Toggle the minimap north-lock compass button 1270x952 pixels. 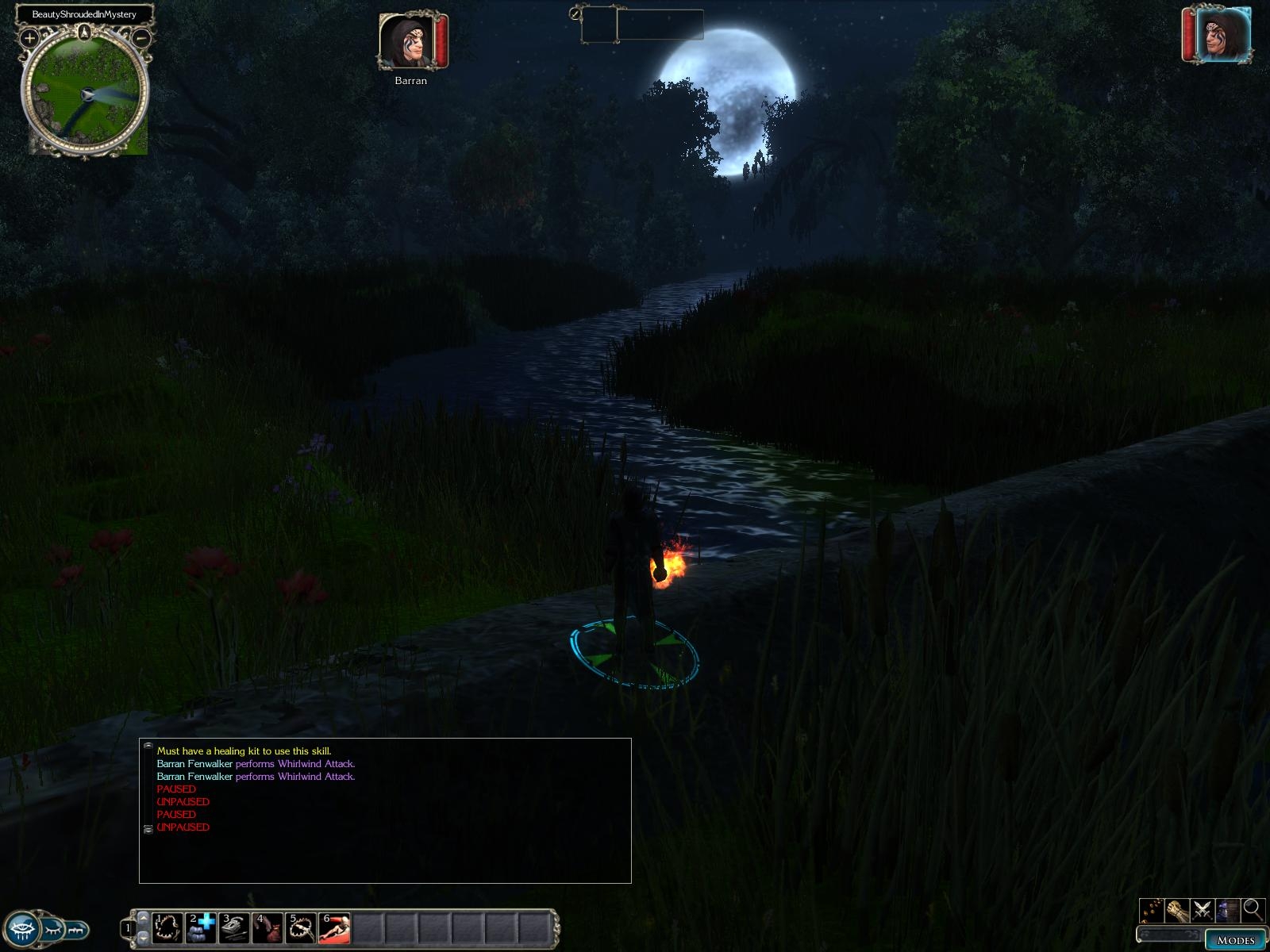[x=85, y=33]
